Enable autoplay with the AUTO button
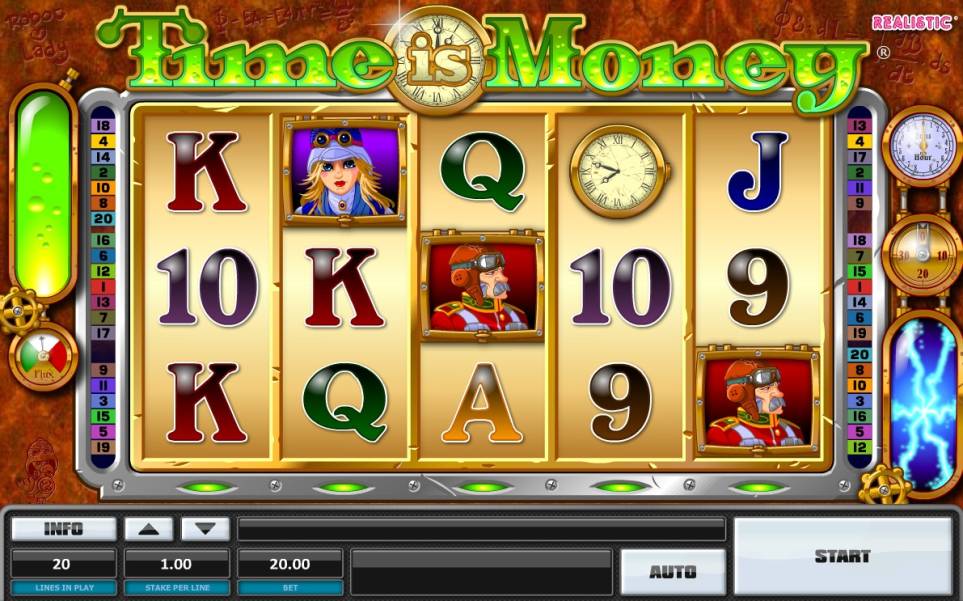 (672, 571)
